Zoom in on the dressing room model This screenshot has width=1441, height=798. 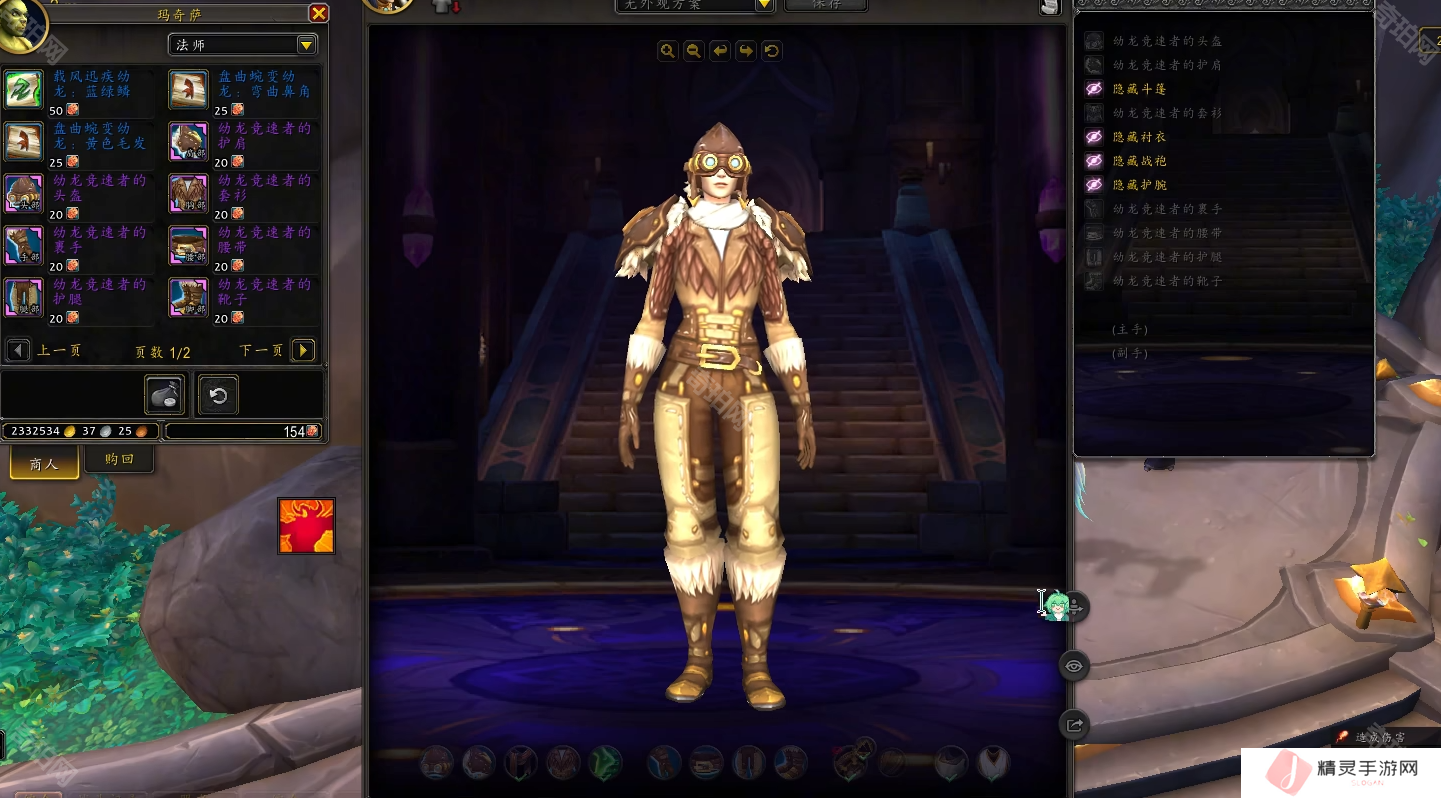click(x=667, y=50)
